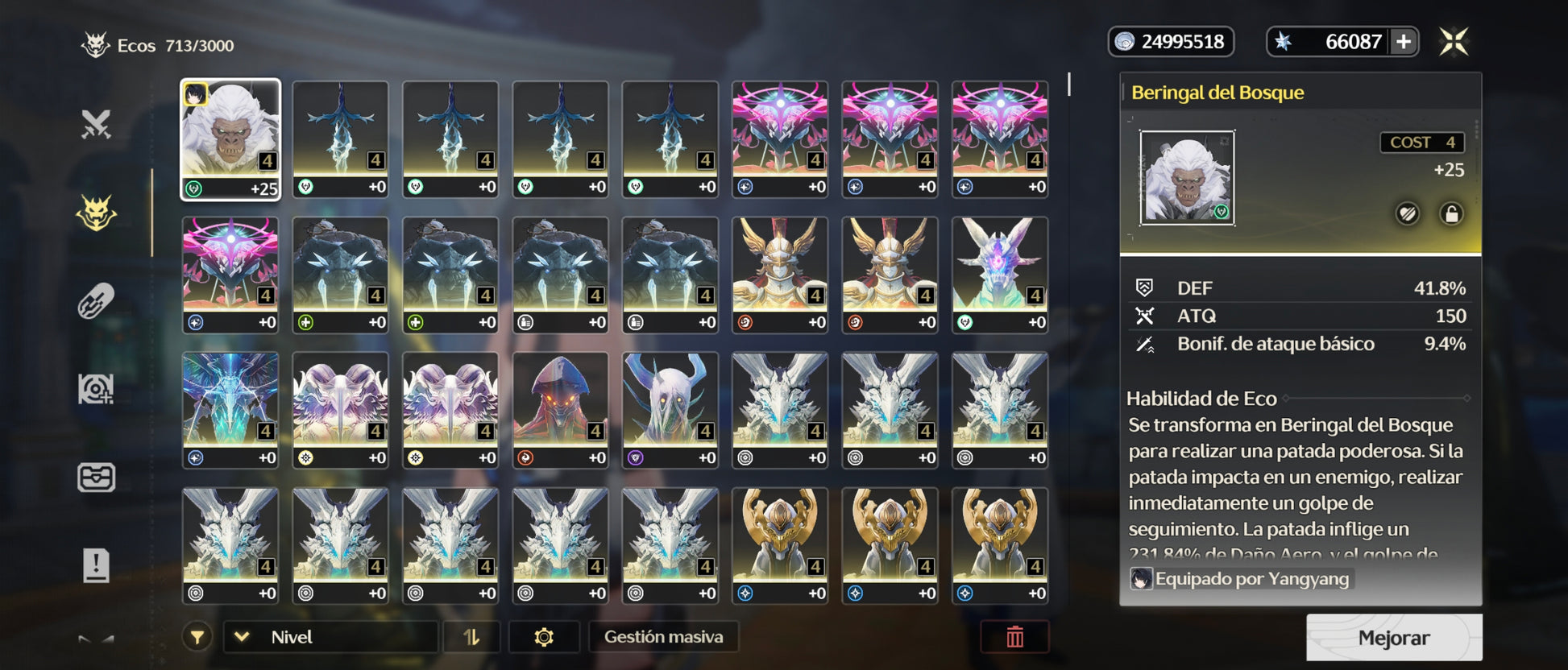Click the red trash delete button
Image resolution: width=1568 pixels, height=670 pixels.
tap(1014, 637)
